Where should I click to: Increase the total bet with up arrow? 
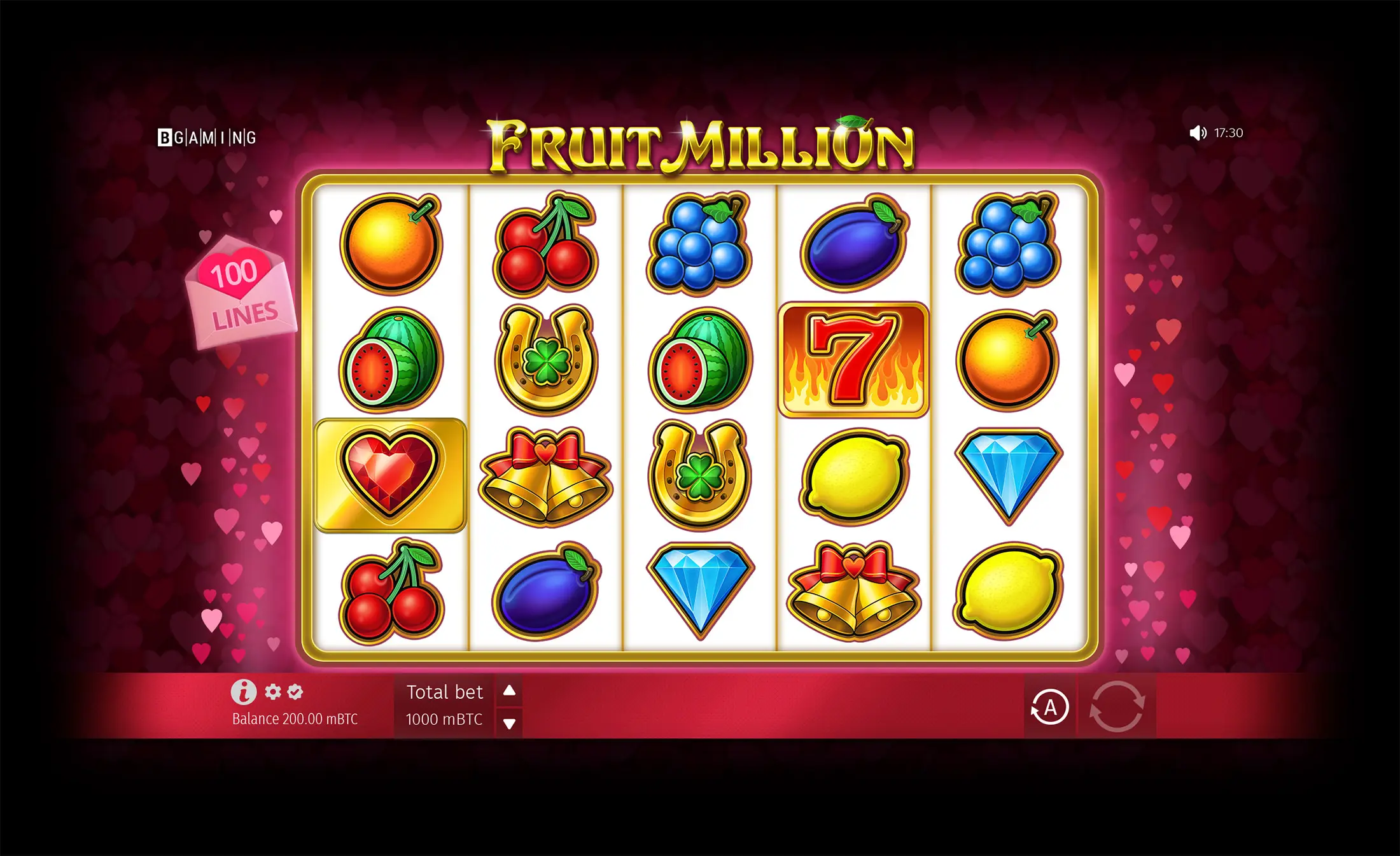point(508,690)
